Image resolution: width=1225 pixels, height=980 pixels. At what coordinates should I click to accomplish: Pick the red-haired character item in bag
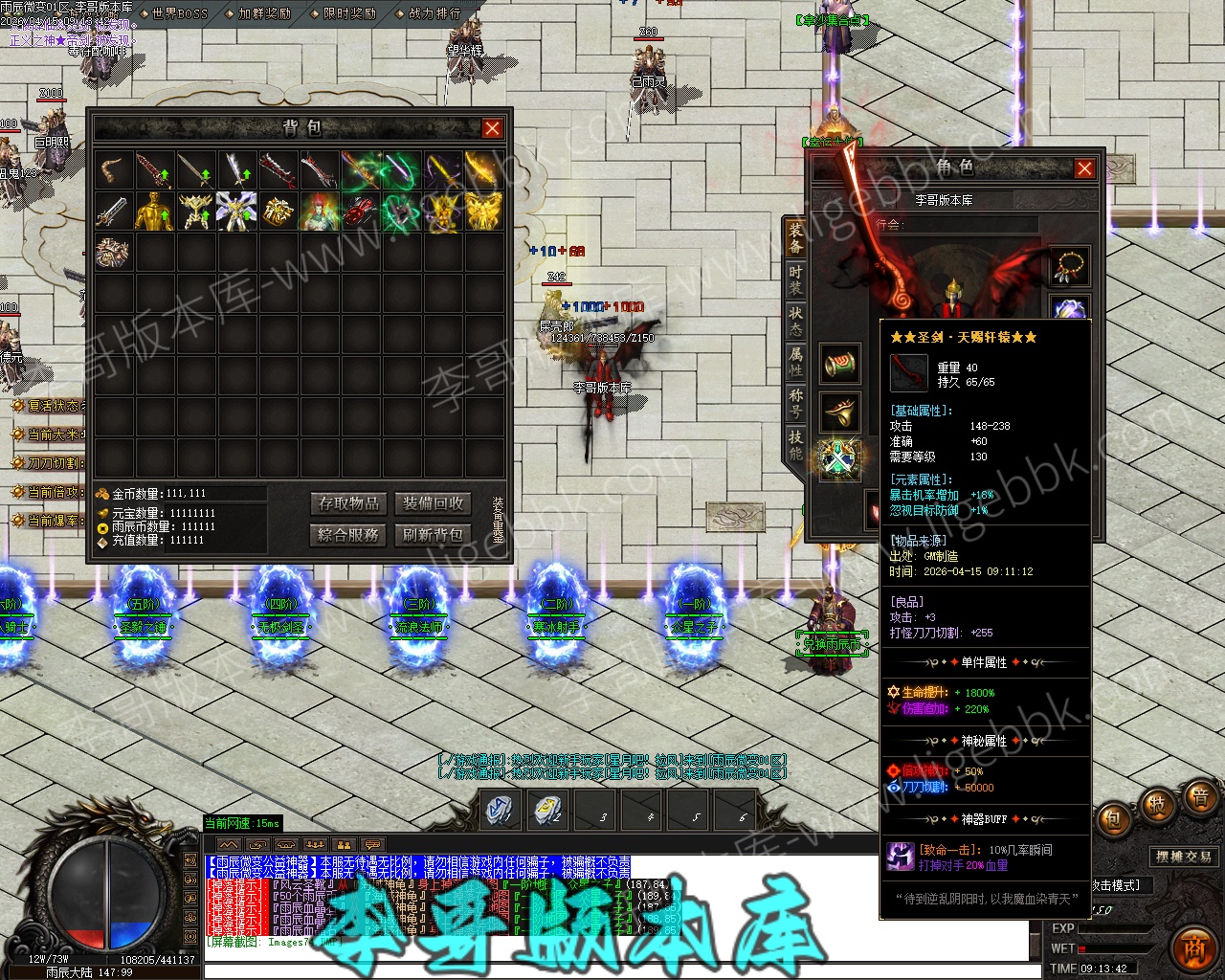click(320, 212)
